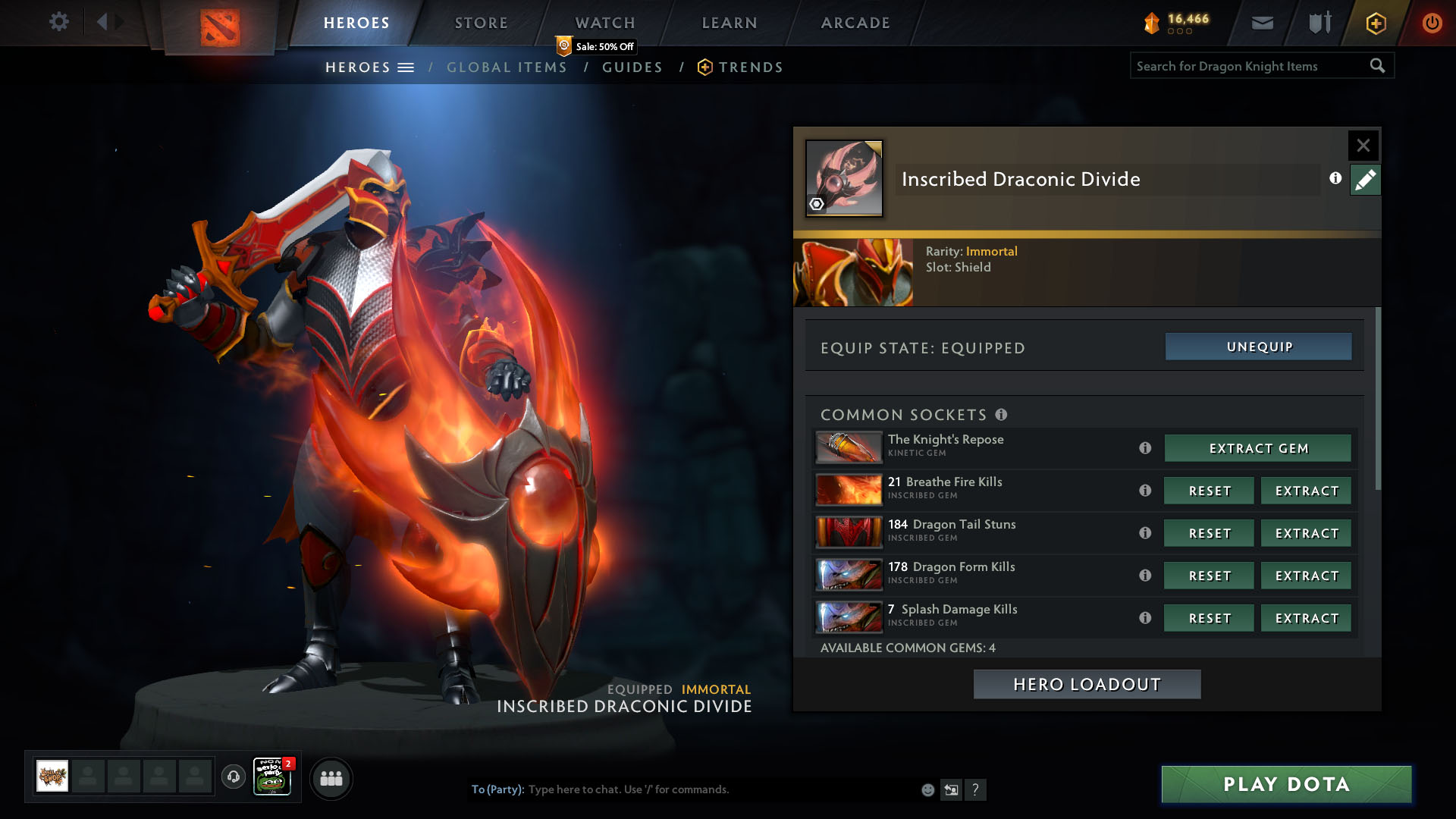Select Global Items submenu
Viewport: 1456px width, 819px height.
click(507, 67)
